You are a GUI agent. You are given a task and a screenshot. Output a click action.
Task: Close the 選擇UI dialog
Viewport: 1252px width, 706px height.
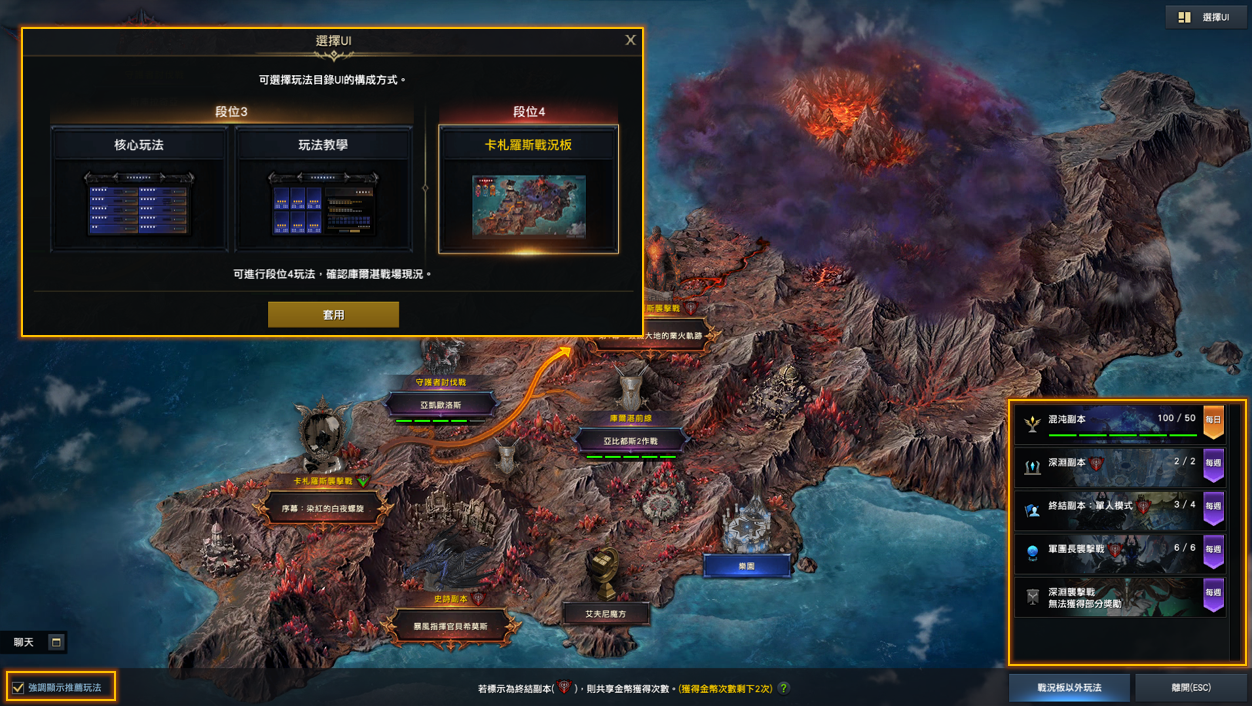[x=630, y=40]
